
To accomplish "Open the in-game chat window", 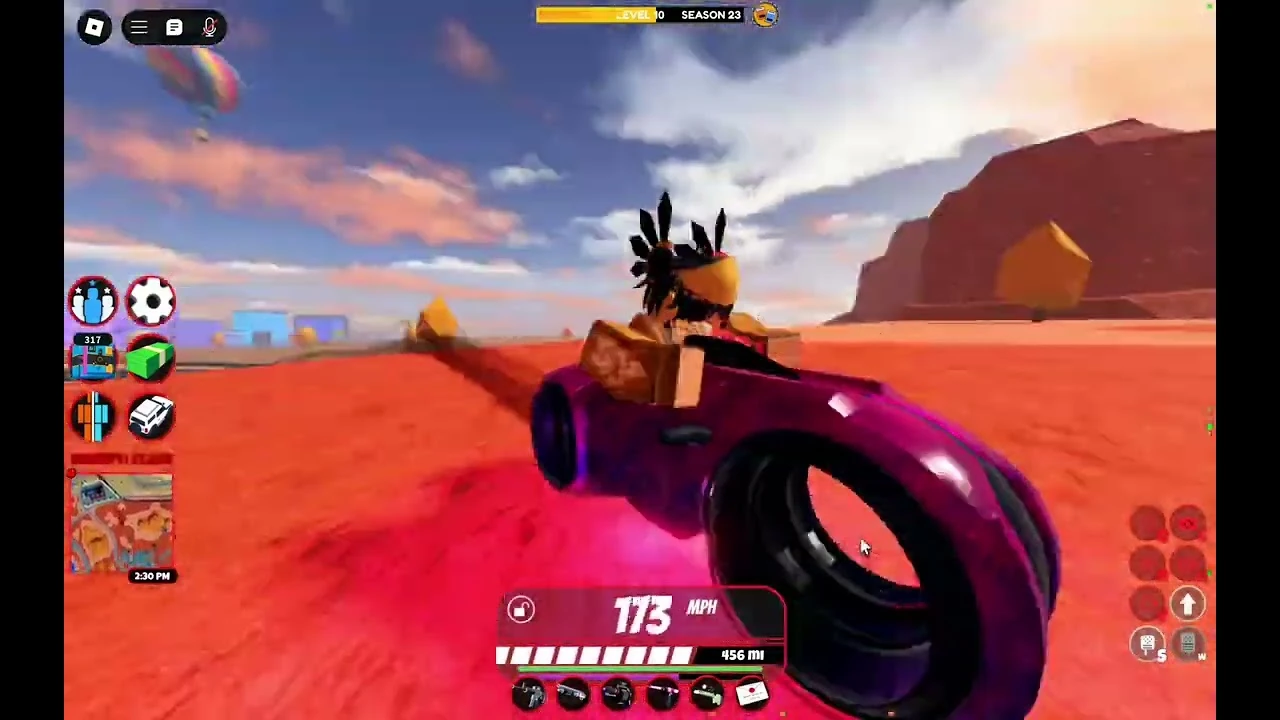I will coord(174,27).
